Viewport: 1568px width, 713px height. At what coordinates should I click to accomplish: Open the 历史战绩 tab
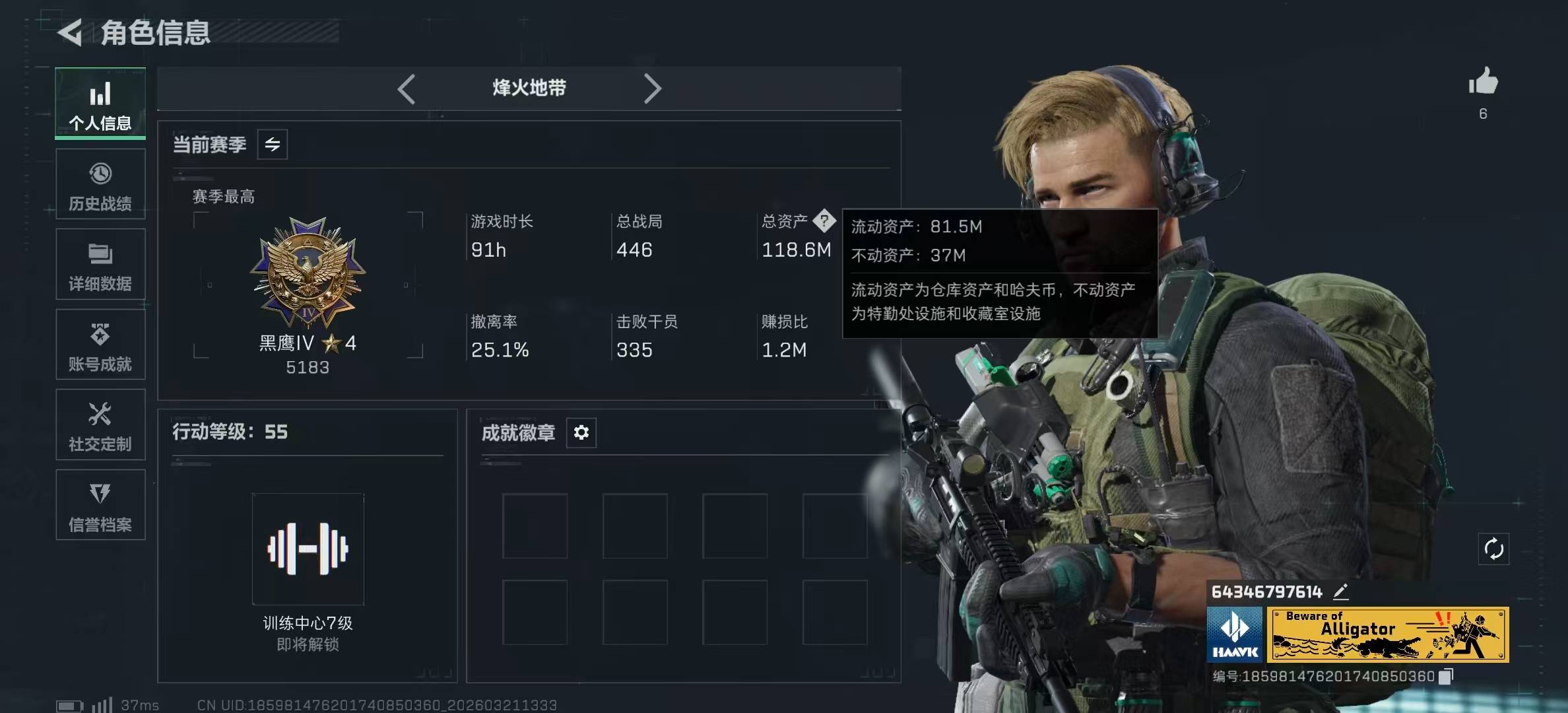click(100, 185)
